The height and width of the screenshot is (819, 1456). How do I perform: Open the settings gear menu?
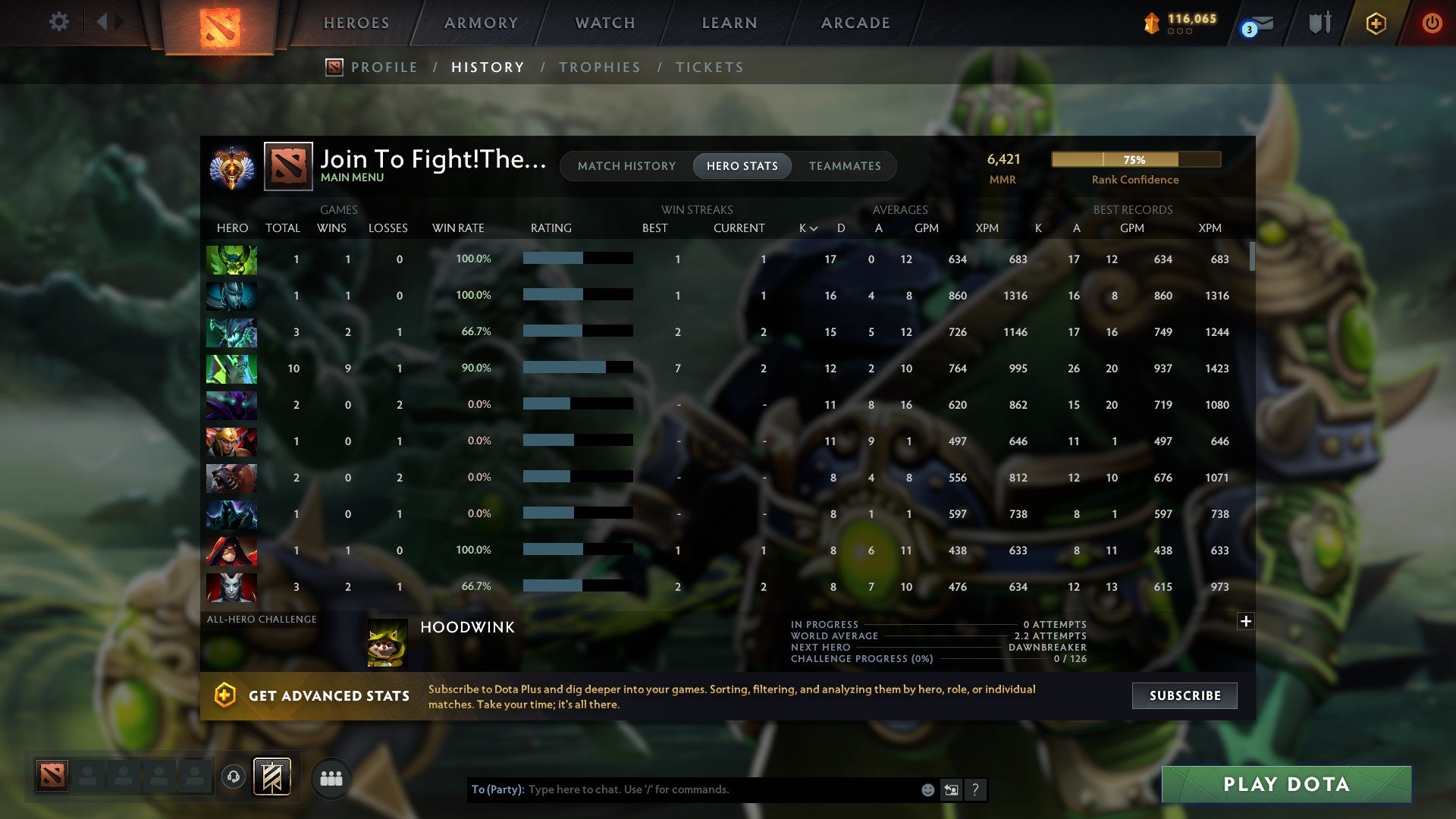58,22
